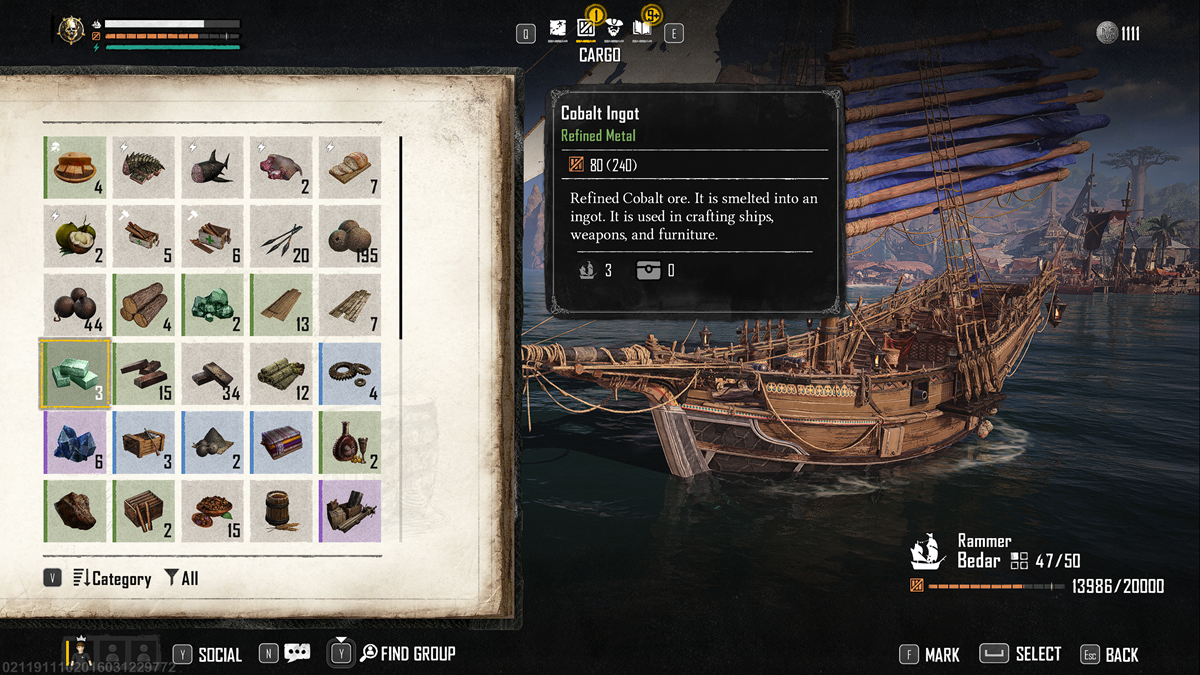Image resolution: width=1200 pixels, height=675 pixels.
Task: Select the wooden barrel cargo slot
Action: pyautogui.click(x=281, y=511)
